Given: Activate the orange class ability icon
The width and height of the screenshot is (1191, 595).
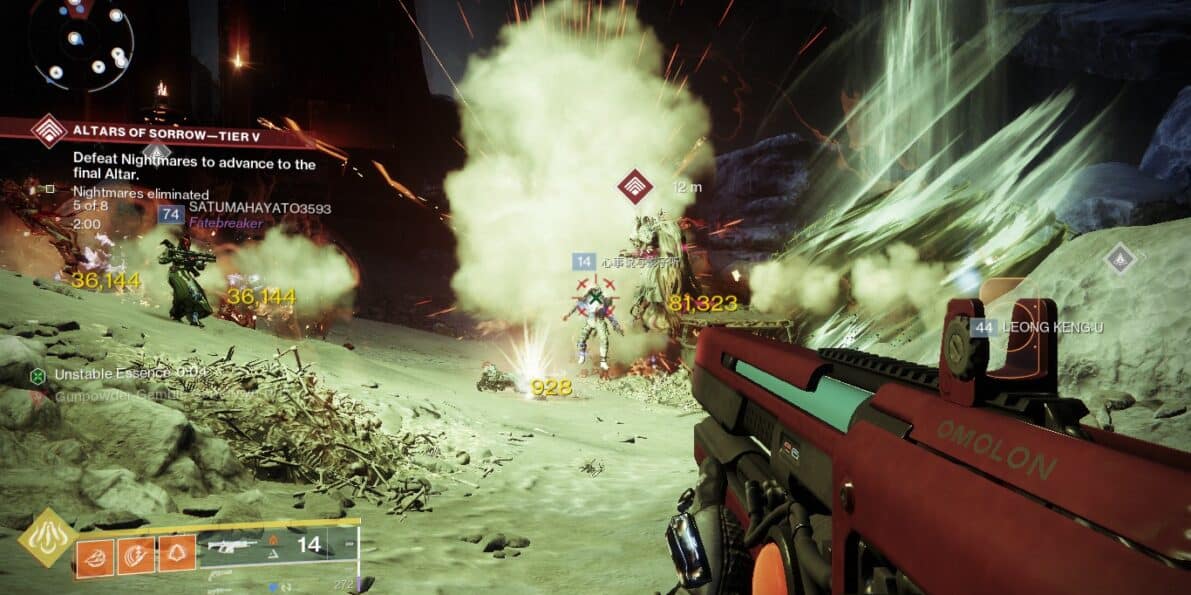Looking at the screenshot, I should (x=177, y=553).
